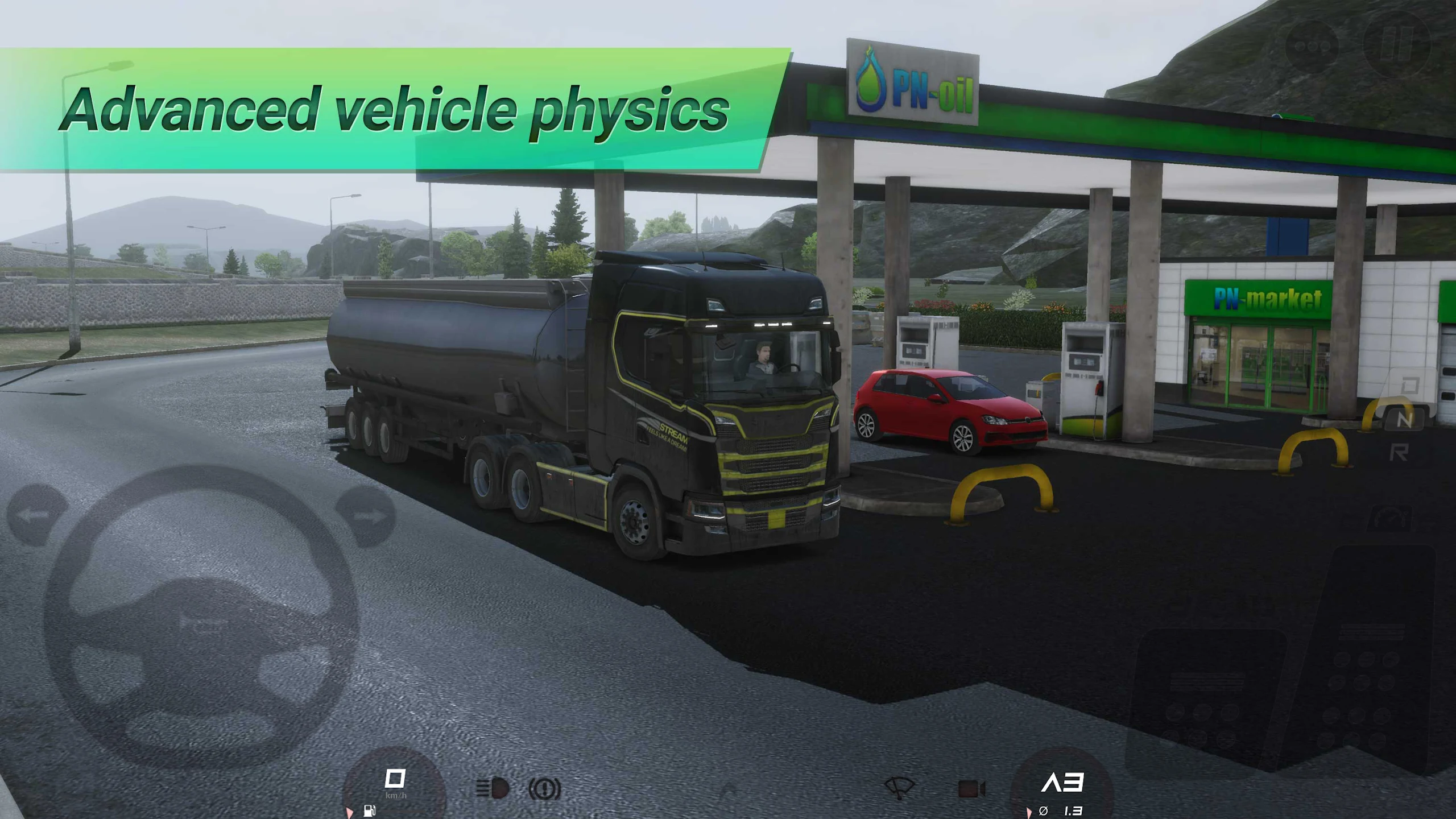Screen dimensions: 1456x819
Task: Pause the game
Action: (1397, 44)
